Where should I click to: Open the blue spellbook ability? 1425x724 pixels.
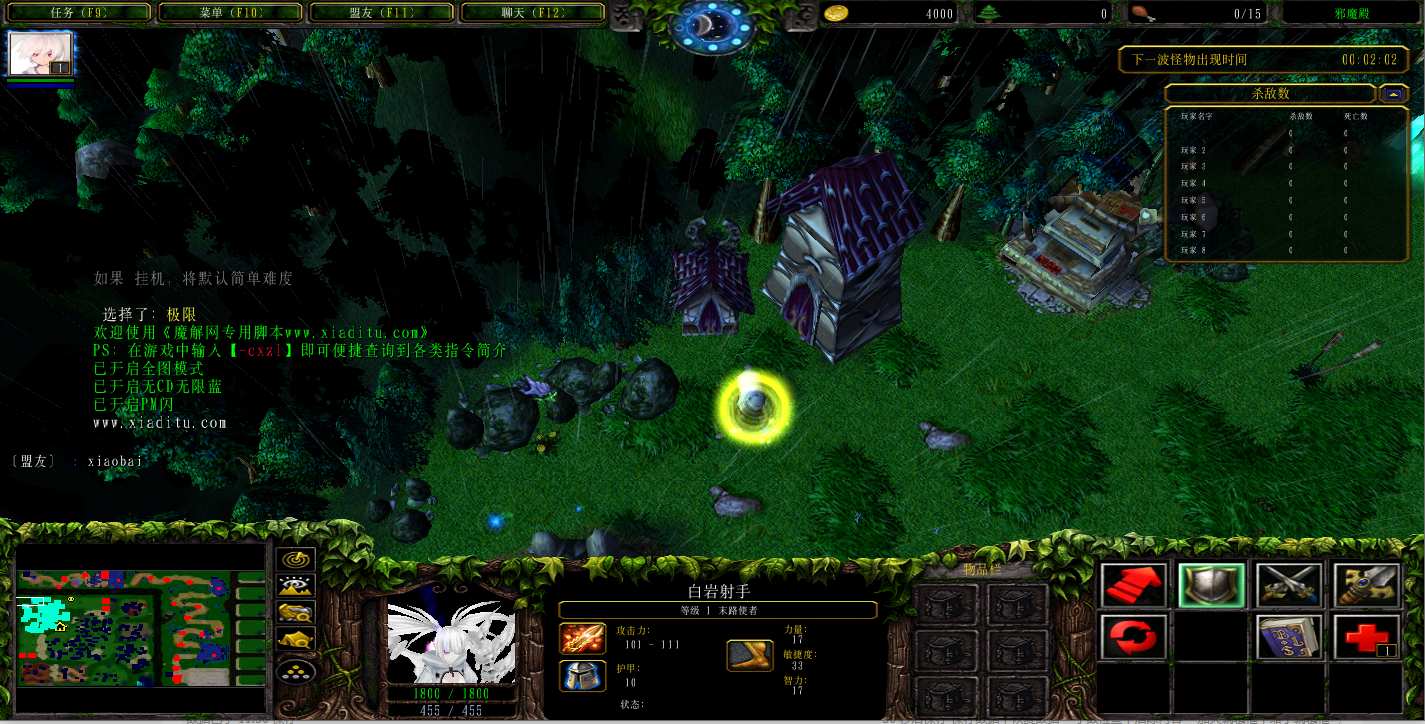tap(1288, 637)
